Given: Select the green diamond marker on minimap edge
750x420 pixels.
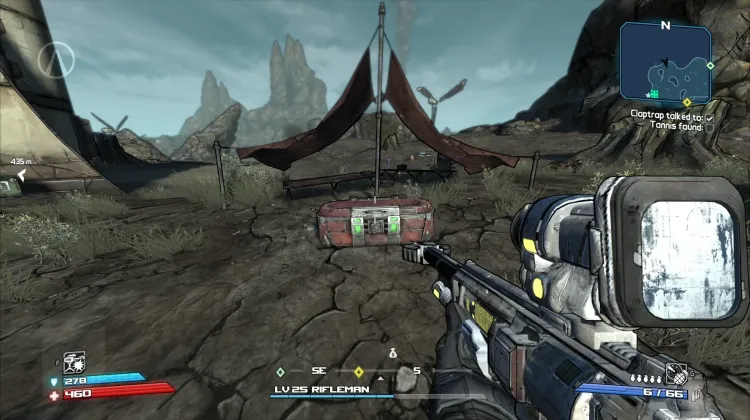Looking at the screenshot, I should [710, 65].
